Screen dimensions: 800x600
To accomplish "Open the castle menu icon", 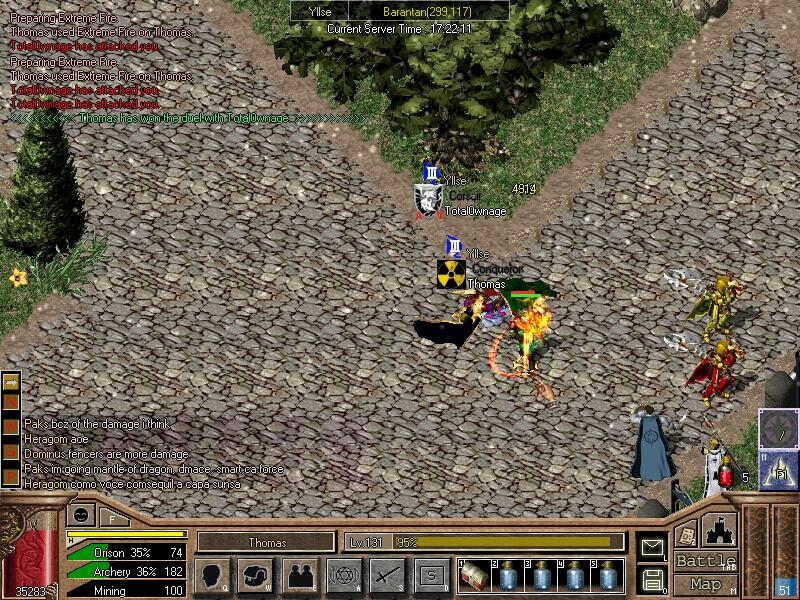I will [x=721, y=530].
